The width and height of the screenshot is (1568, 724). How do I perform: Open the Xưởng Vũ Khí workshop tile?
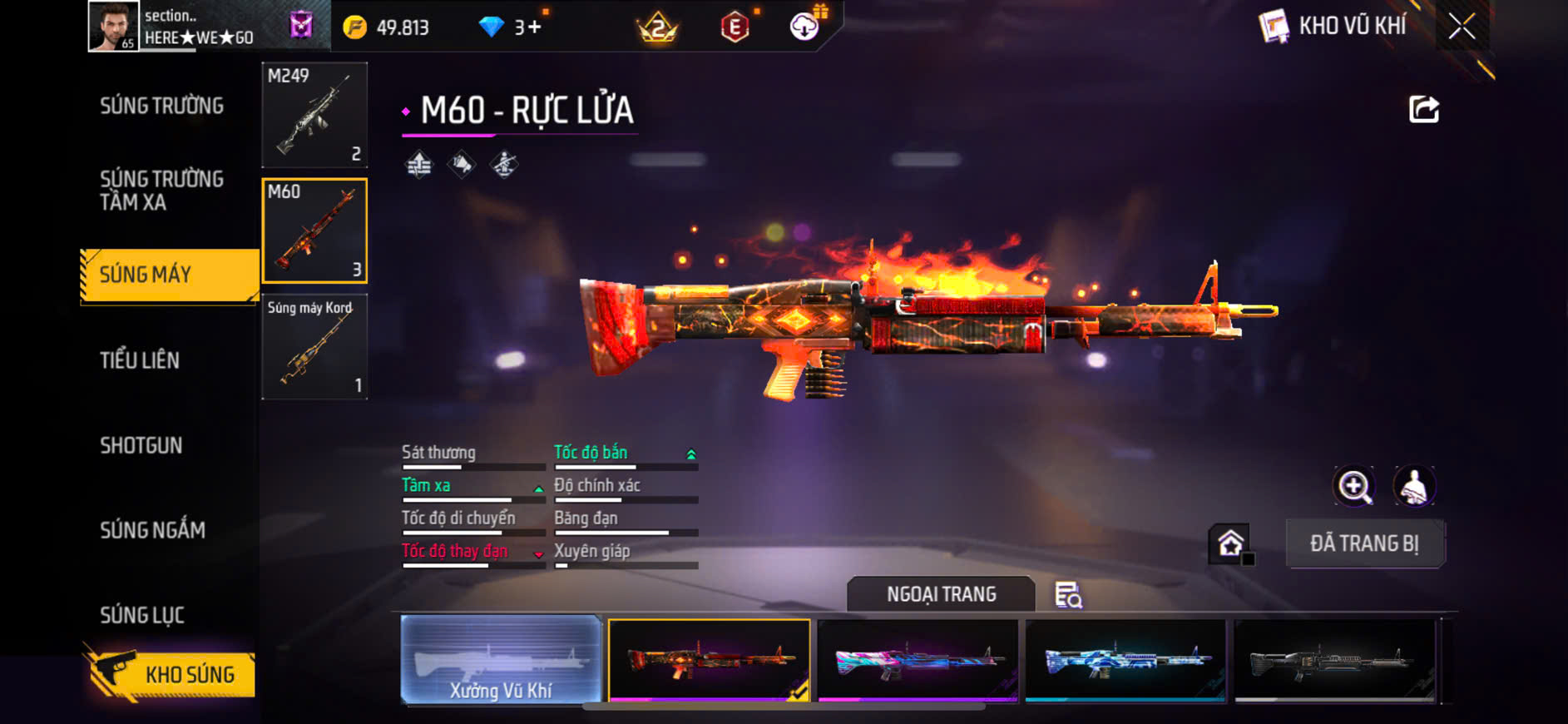[501, 661]
